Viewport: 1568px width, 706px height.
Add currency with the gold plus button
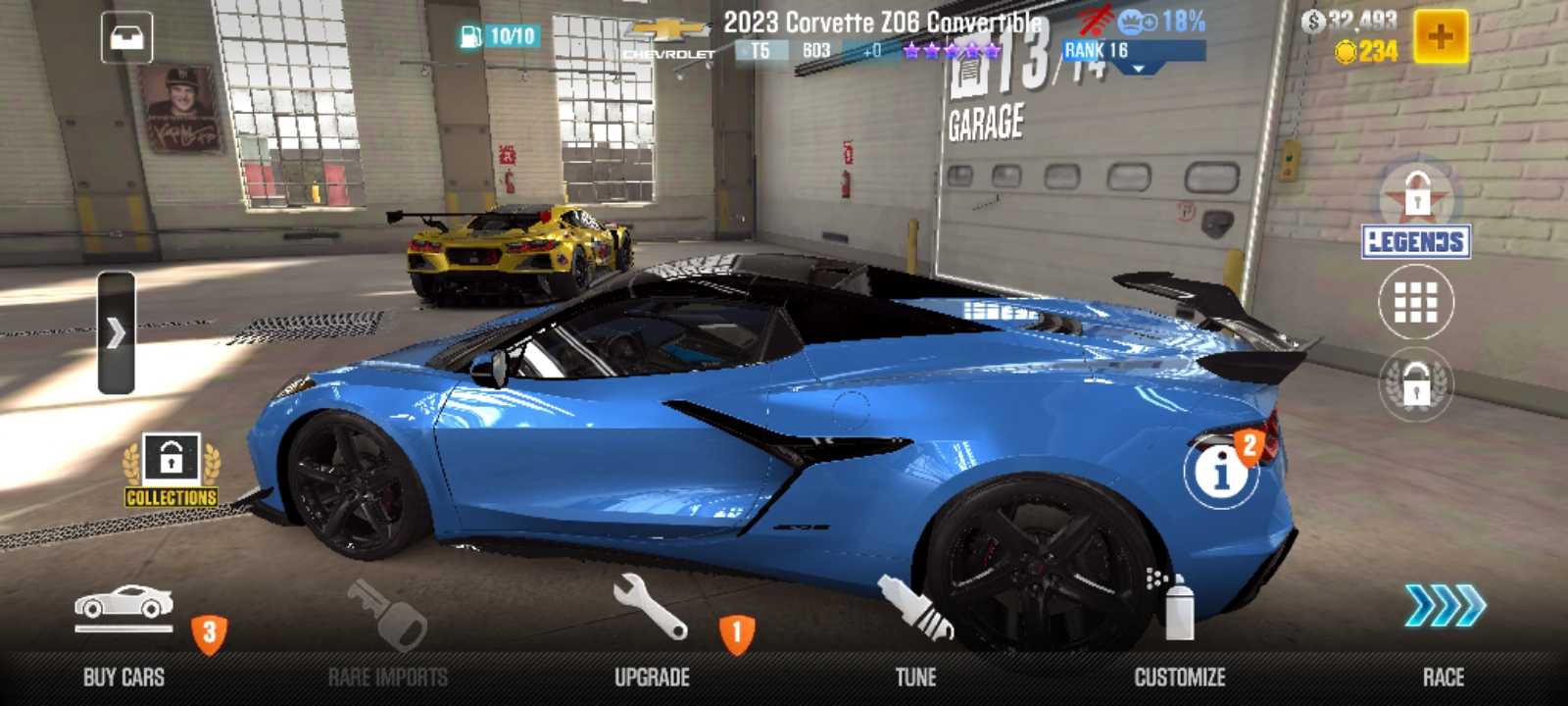(x=1441, y=37)
